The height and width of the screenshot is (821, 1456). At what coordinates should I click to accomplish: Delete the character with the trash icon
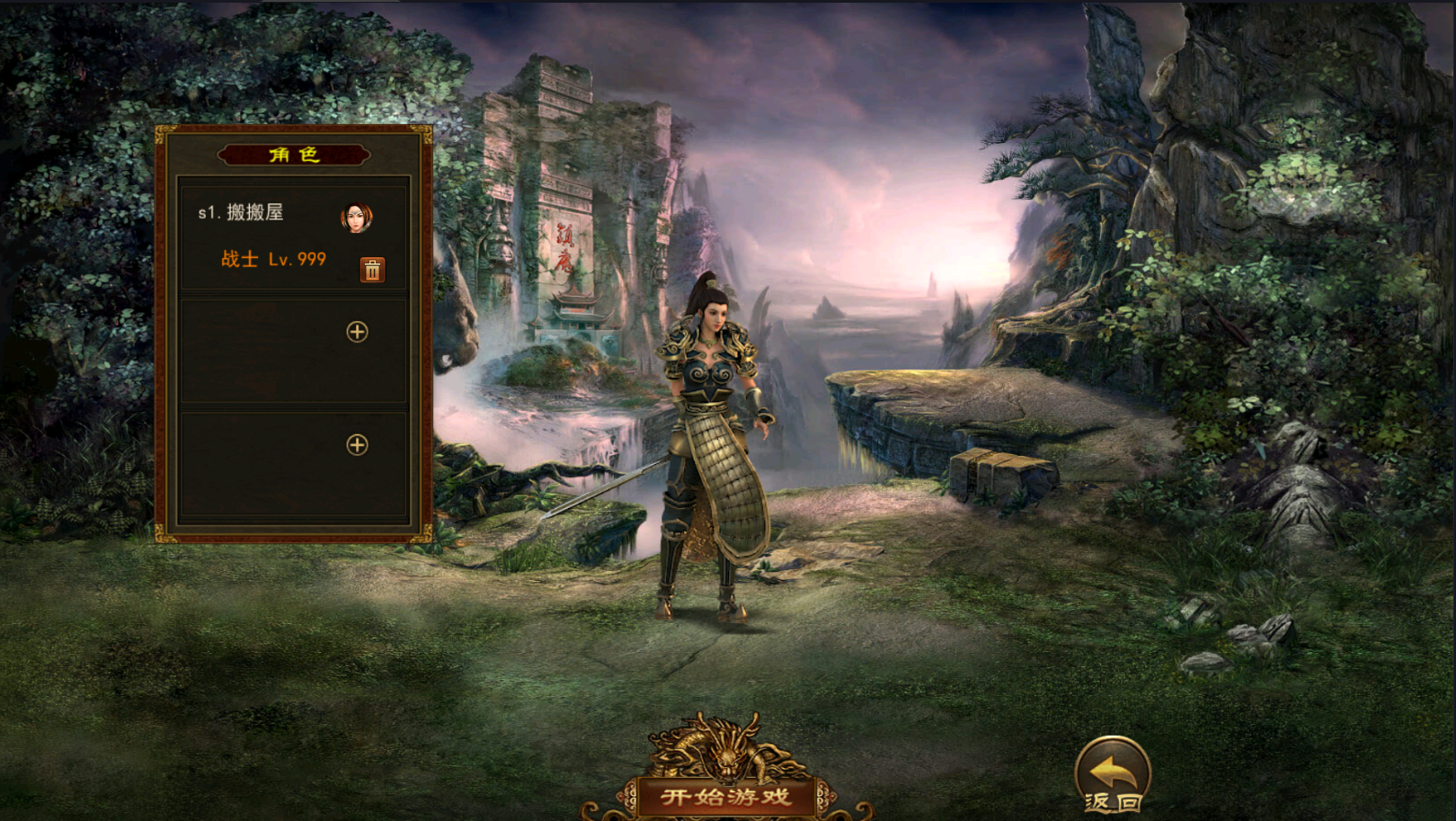pyautogui.click(x=372, y=270)
